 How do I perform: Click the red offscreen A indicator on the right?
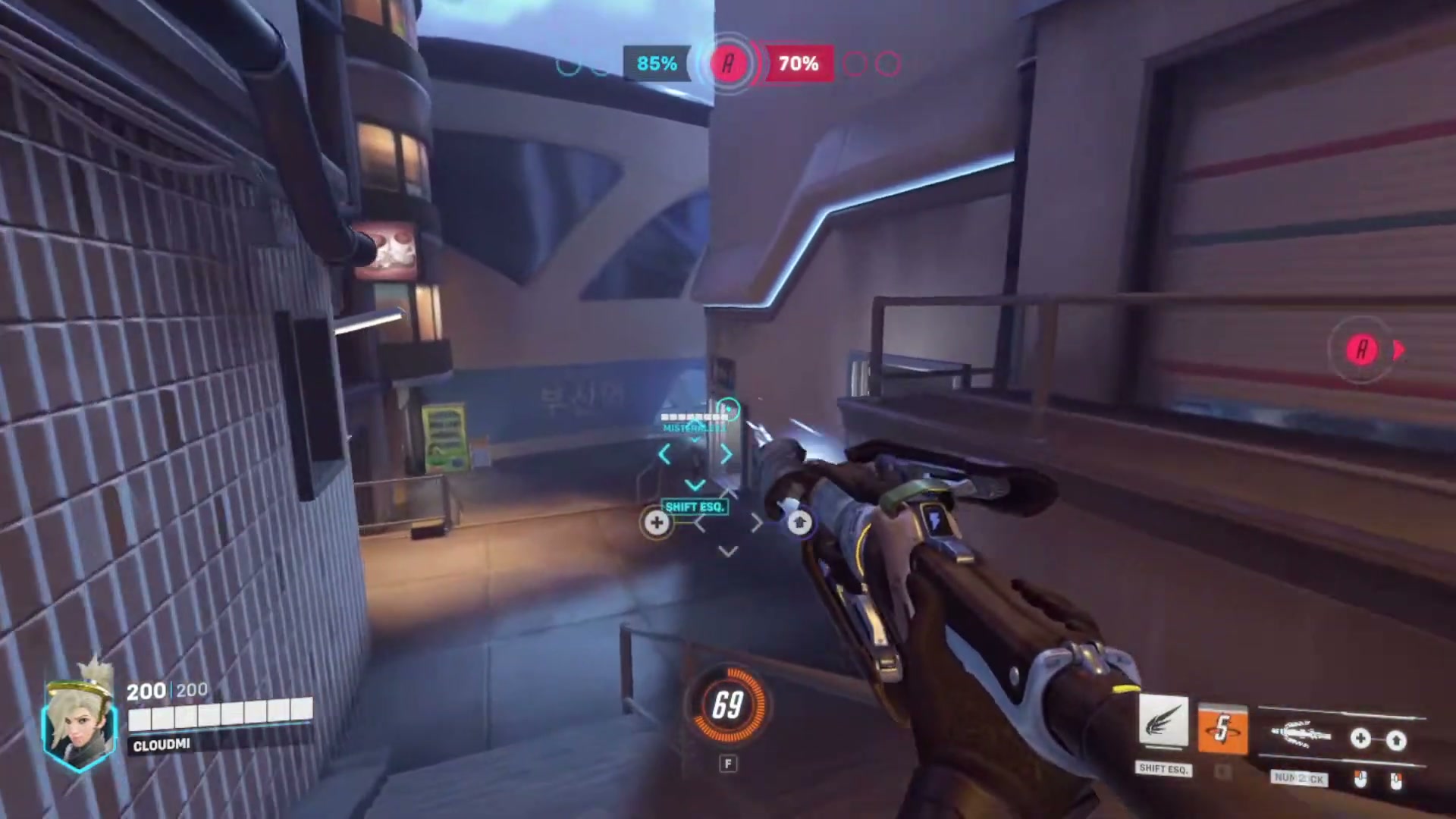point(1363,349)
